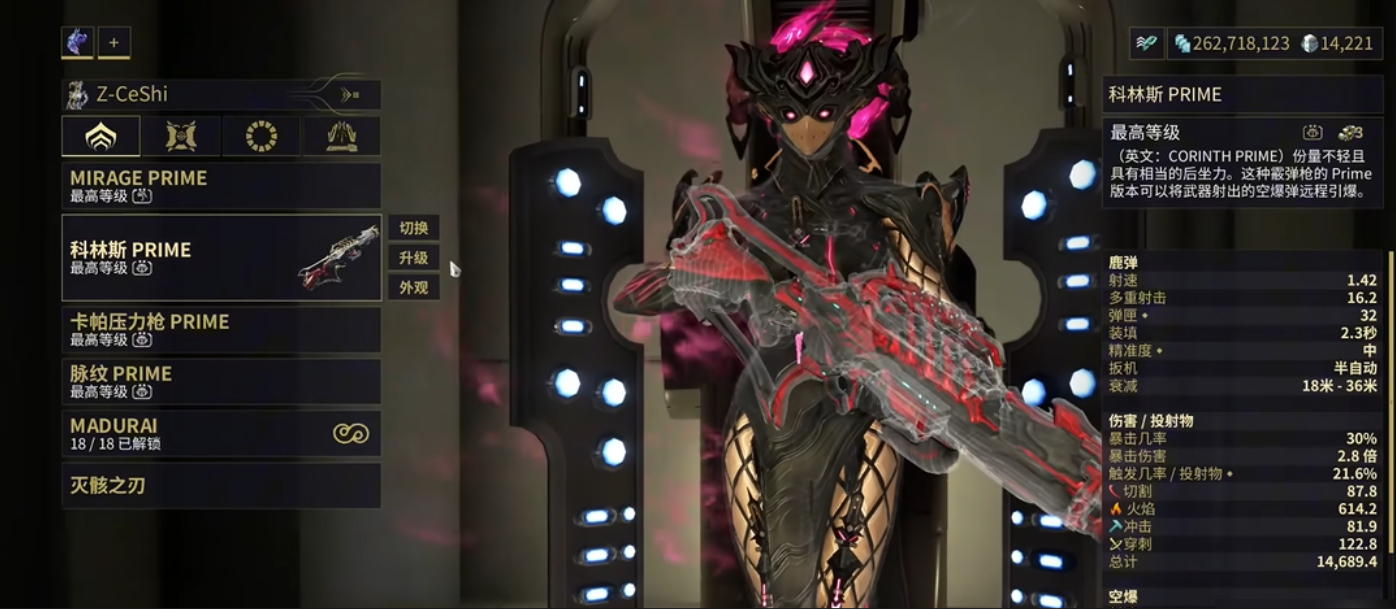Select the 科林斯 PRIME primary weapon row
1396x609 pixels.
coord(220,257)
